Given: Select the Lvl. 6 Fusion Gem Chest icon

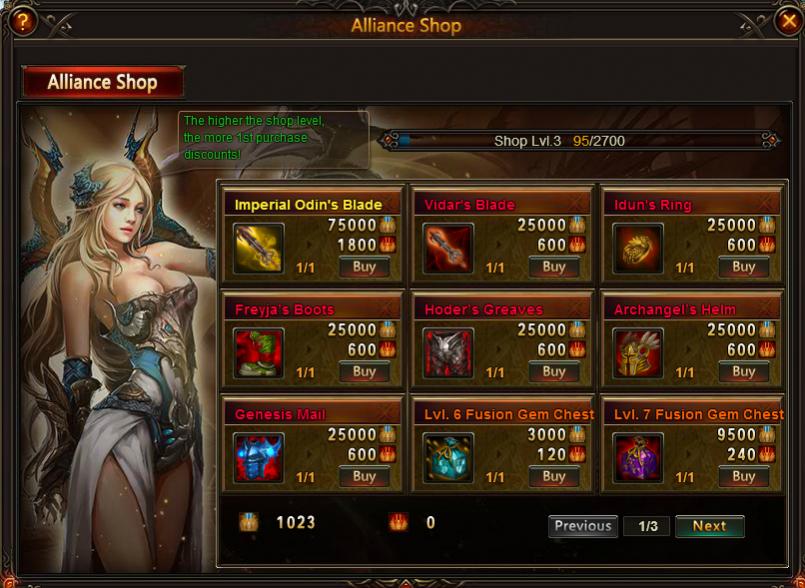Looking at the screenshot, I should pyautogui.click(x=448, y=458).
